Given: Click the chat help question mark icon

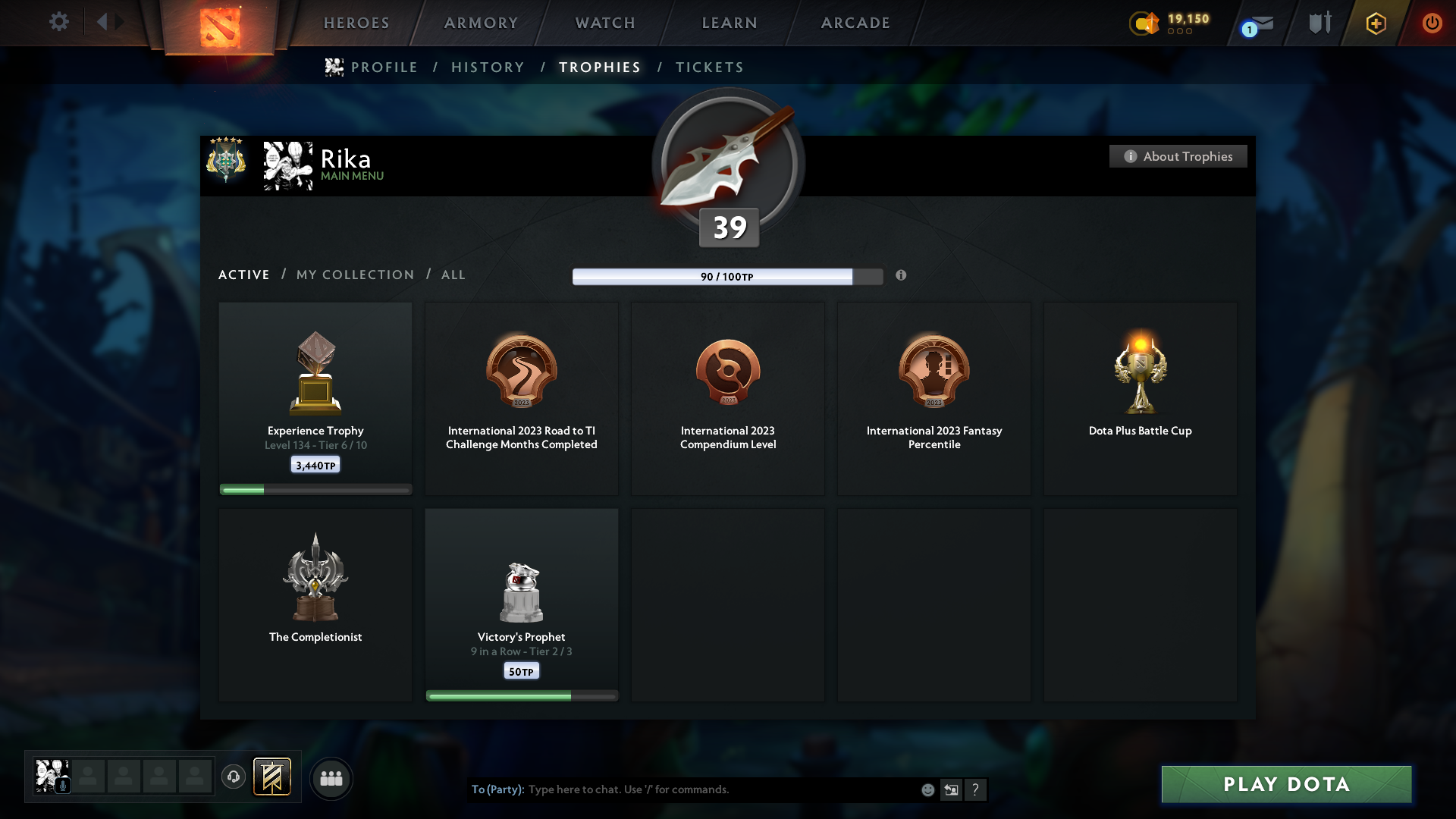Looking at the screenshot, I should point(977,789).
